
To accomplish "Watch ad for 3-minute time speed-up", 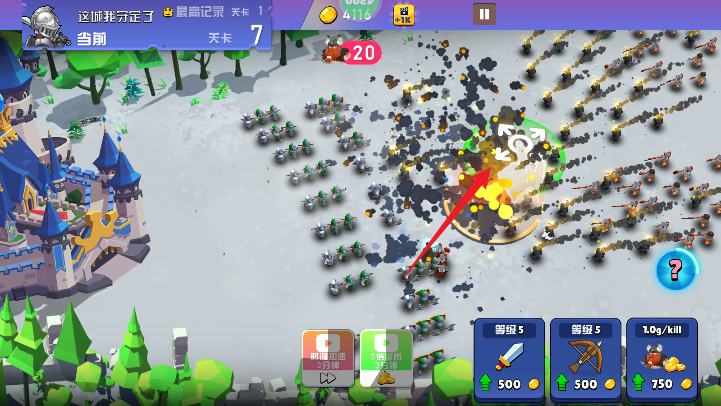I will tap(328, 357).
